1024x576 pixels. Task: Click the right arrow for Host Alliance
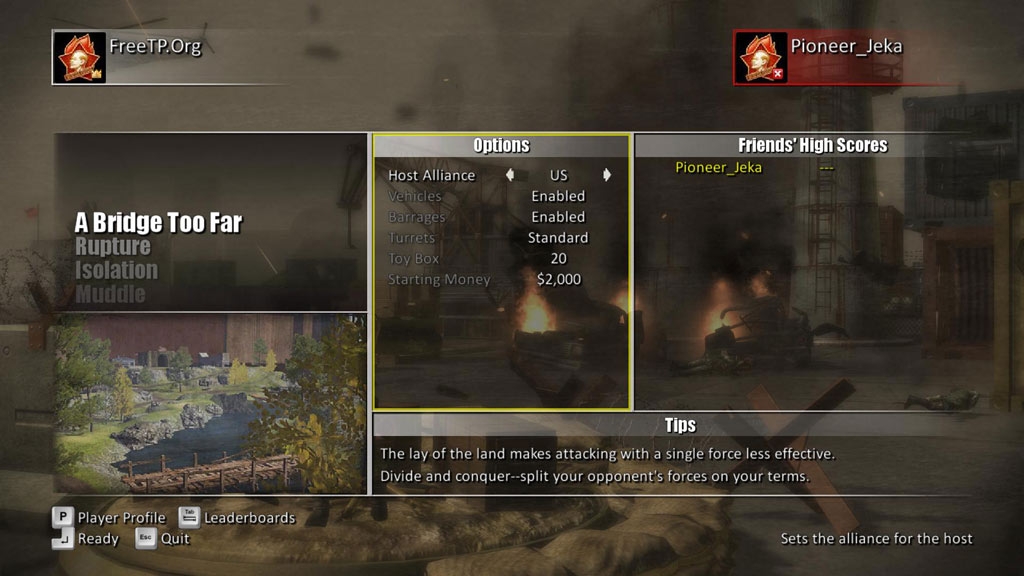(x=606, y=175)
